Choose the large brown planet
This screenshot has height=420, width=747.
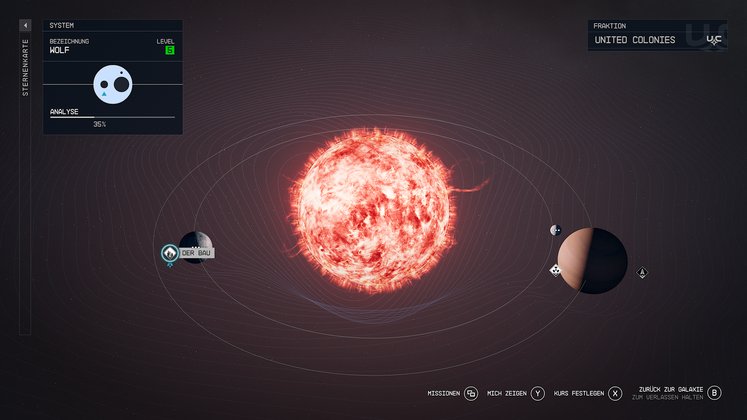(x=591, y=260)
